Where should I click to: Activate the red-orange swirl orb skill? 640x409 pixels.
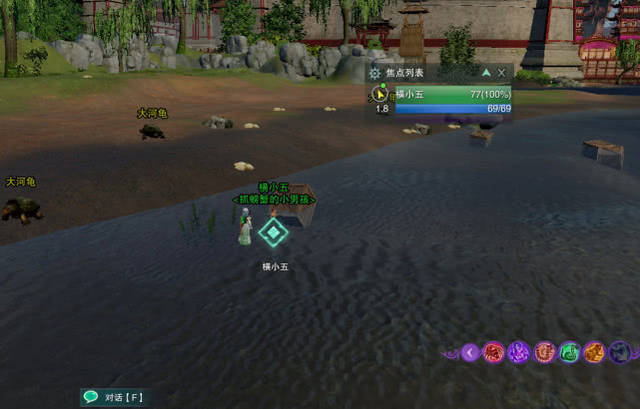coord(544,352)
